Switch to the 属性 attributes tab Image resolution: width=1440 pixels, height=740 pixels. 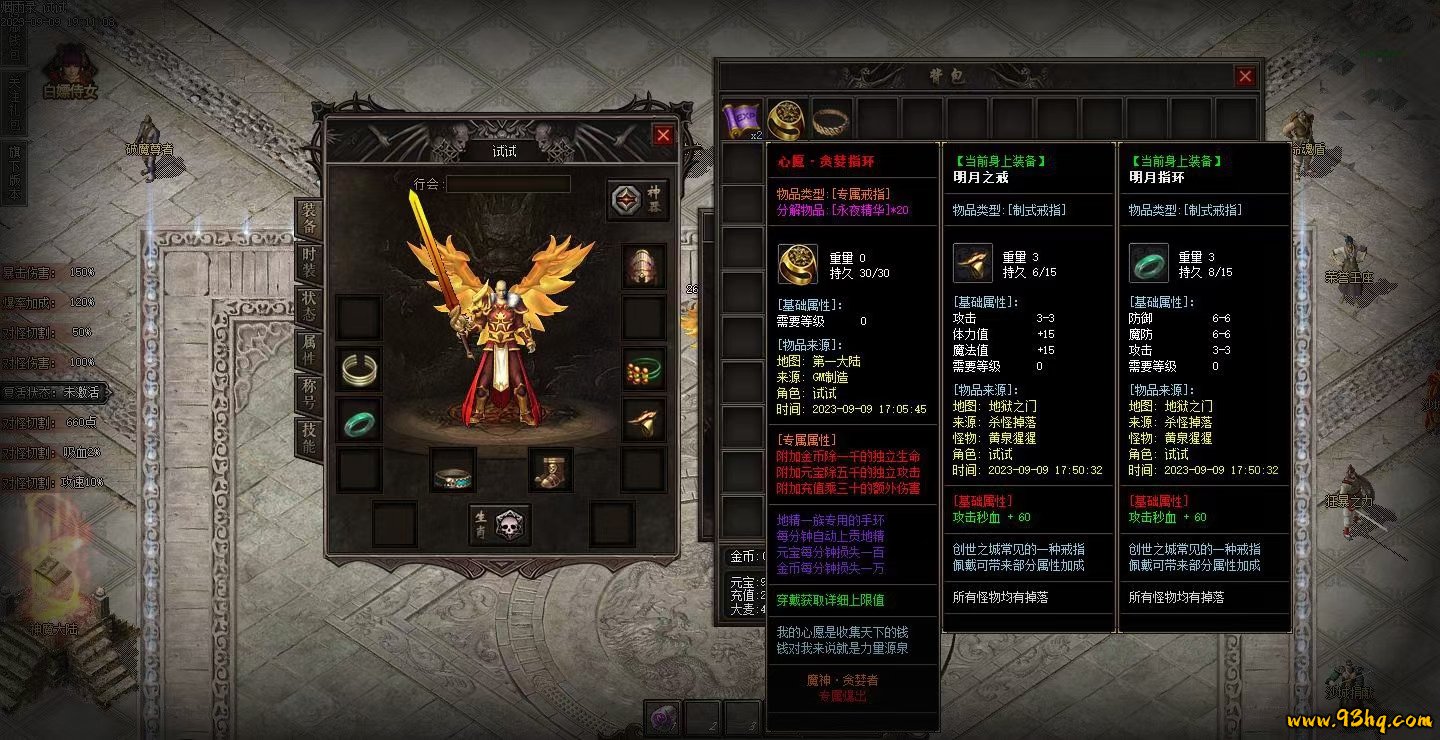309,350
